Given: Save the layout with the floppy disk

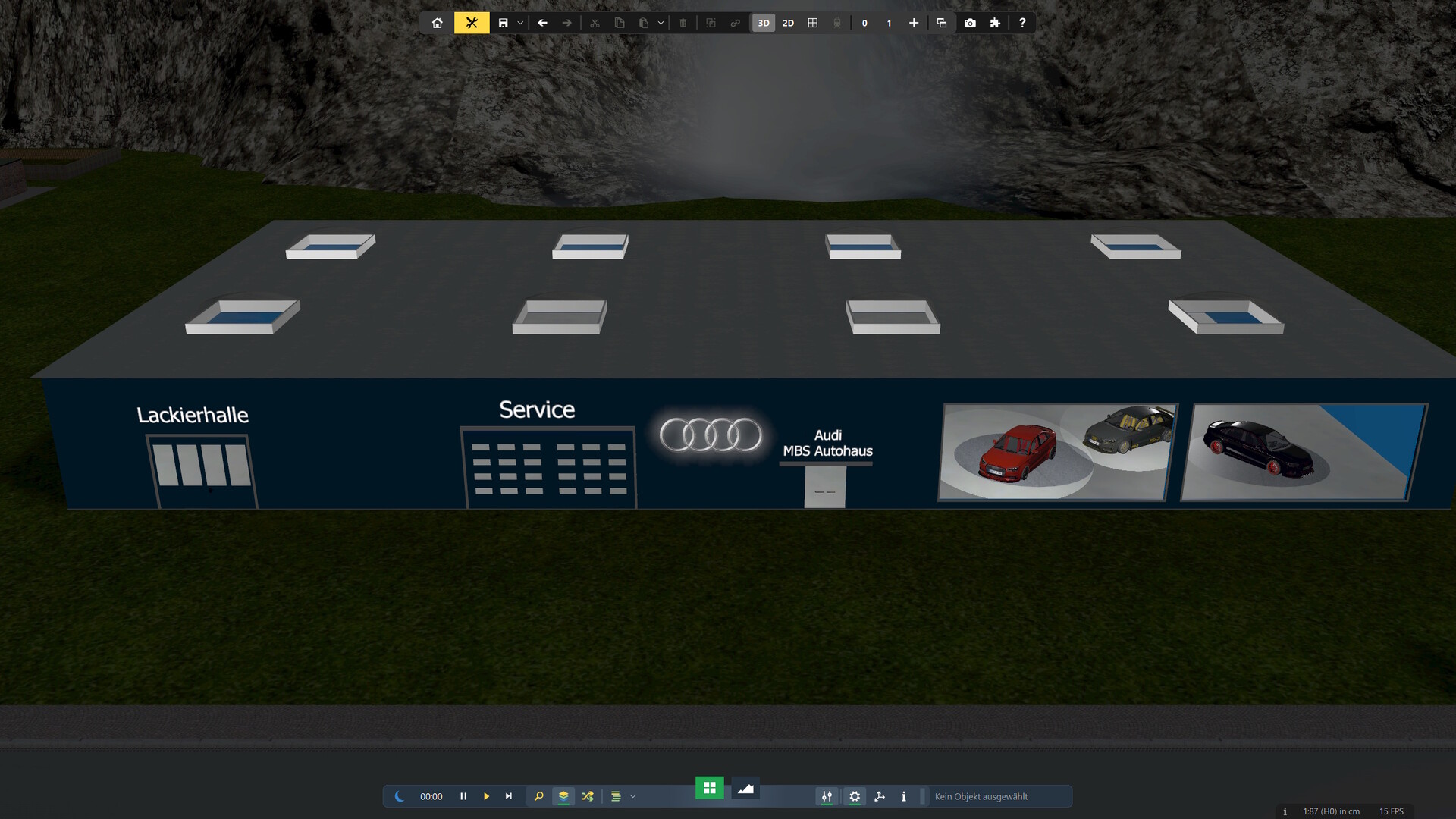Looking at the screenshot, I should pyautogui.click(x=503, y=23).
